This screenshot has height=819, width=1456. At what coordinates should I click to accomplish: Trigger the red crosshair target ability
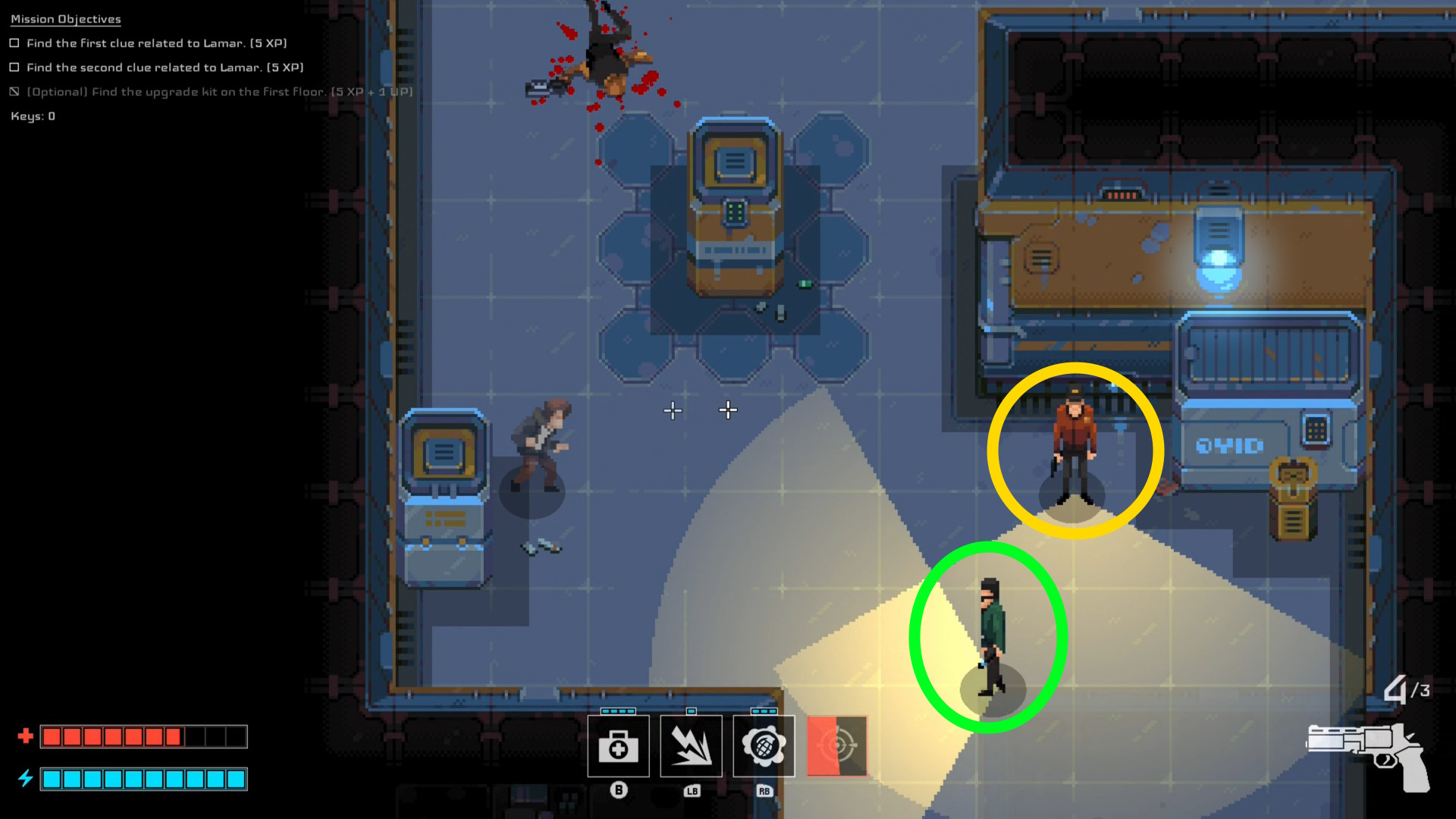click(836, 746)
